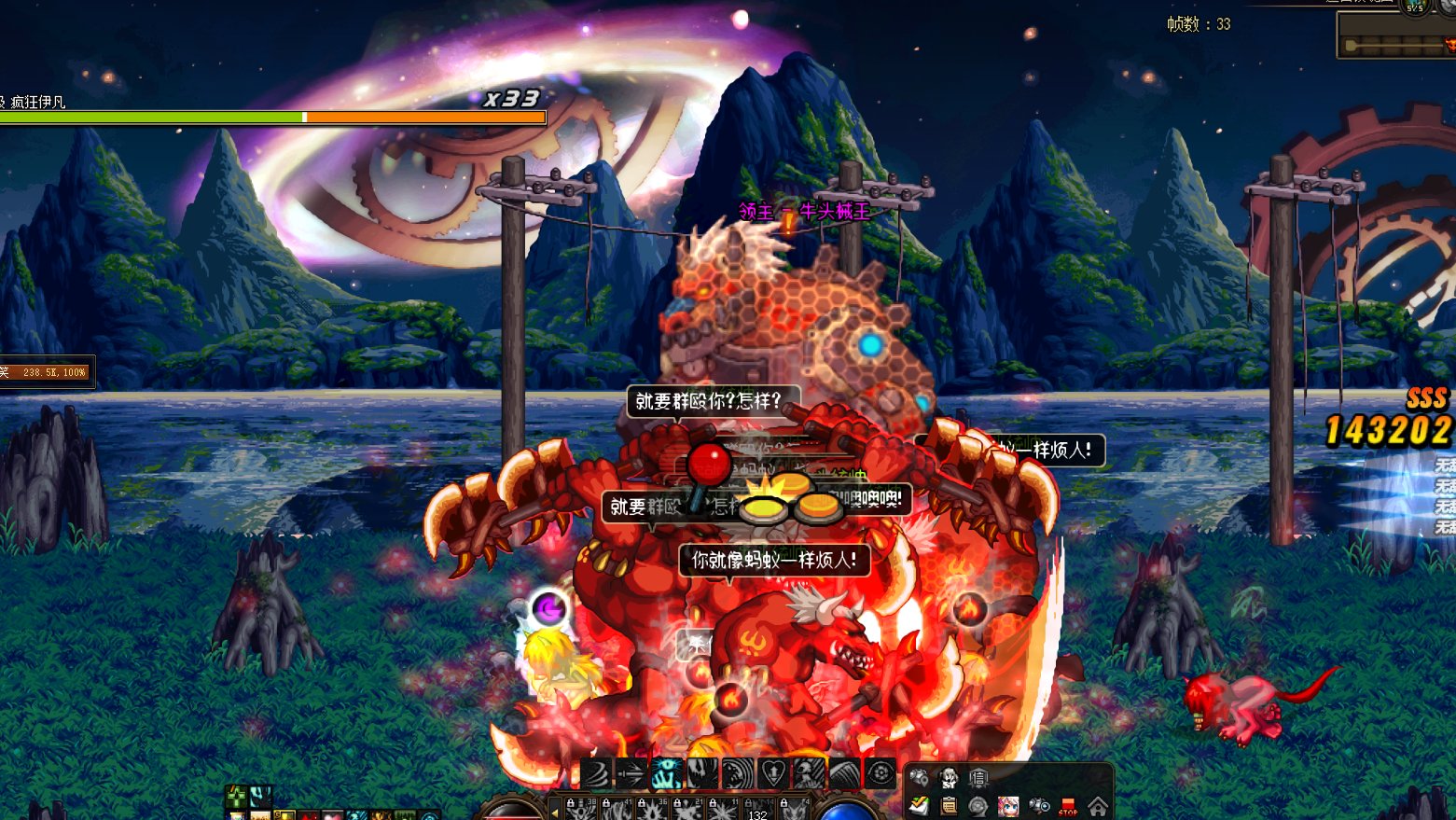Open the home house icon menu
This screenshot has height=820, width=1456.
click(x=1098, y=806)
